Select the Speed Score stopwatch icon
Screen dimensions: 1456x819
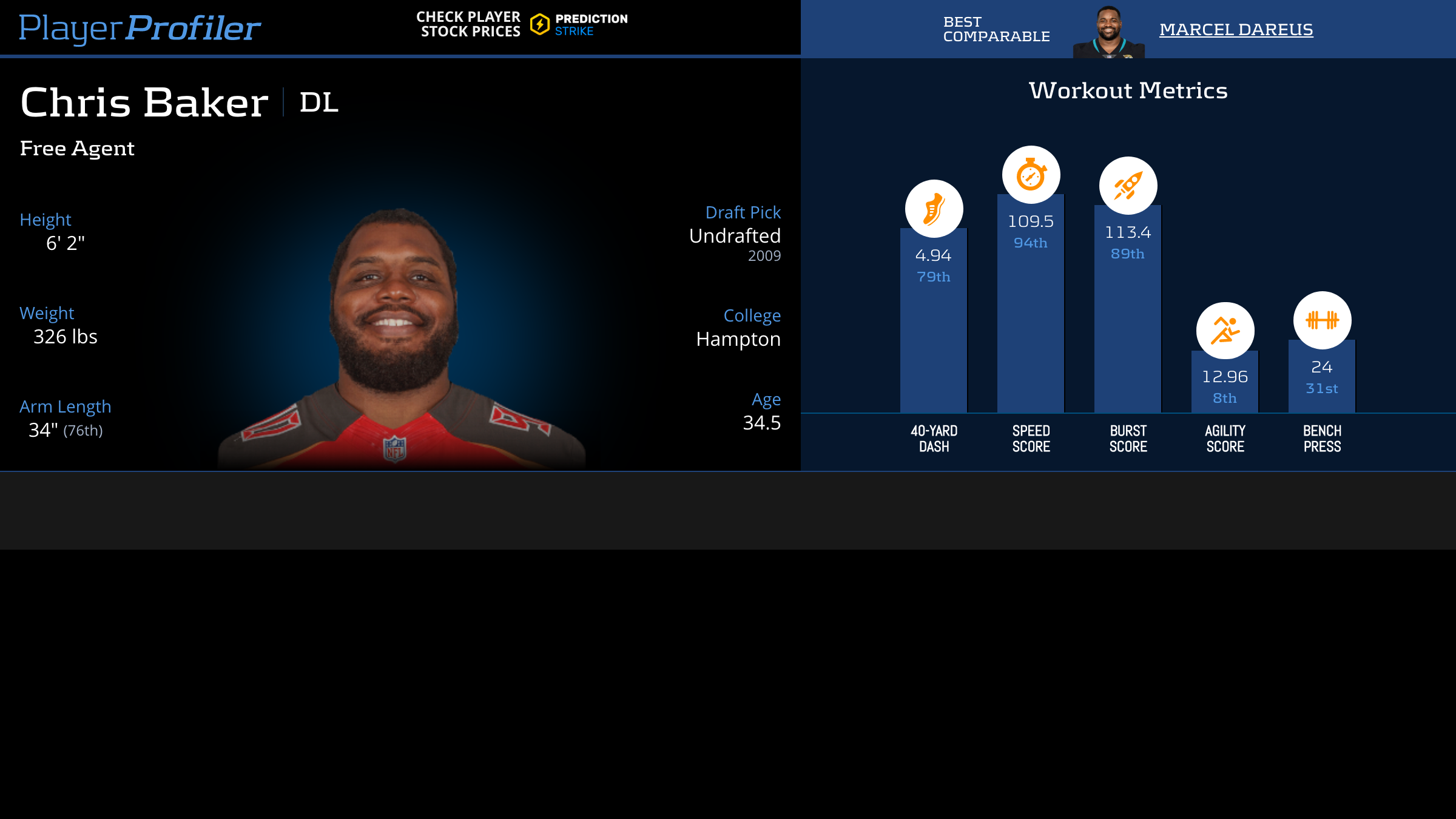point(1031,175)
